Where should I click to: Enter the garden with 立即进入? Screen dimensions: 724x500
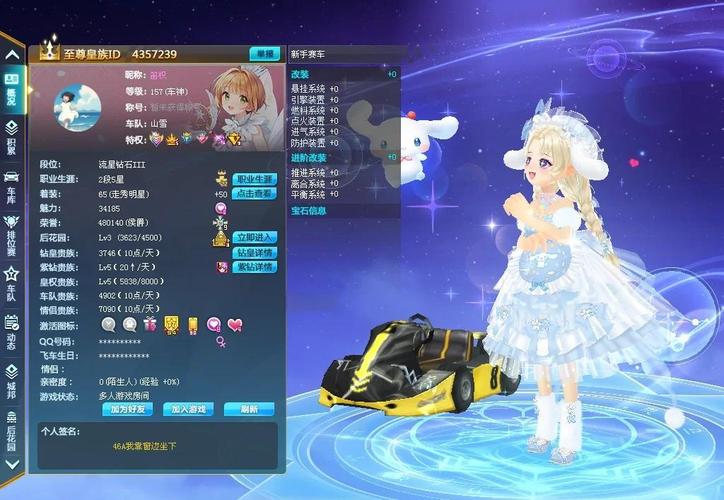coord(254,238)
